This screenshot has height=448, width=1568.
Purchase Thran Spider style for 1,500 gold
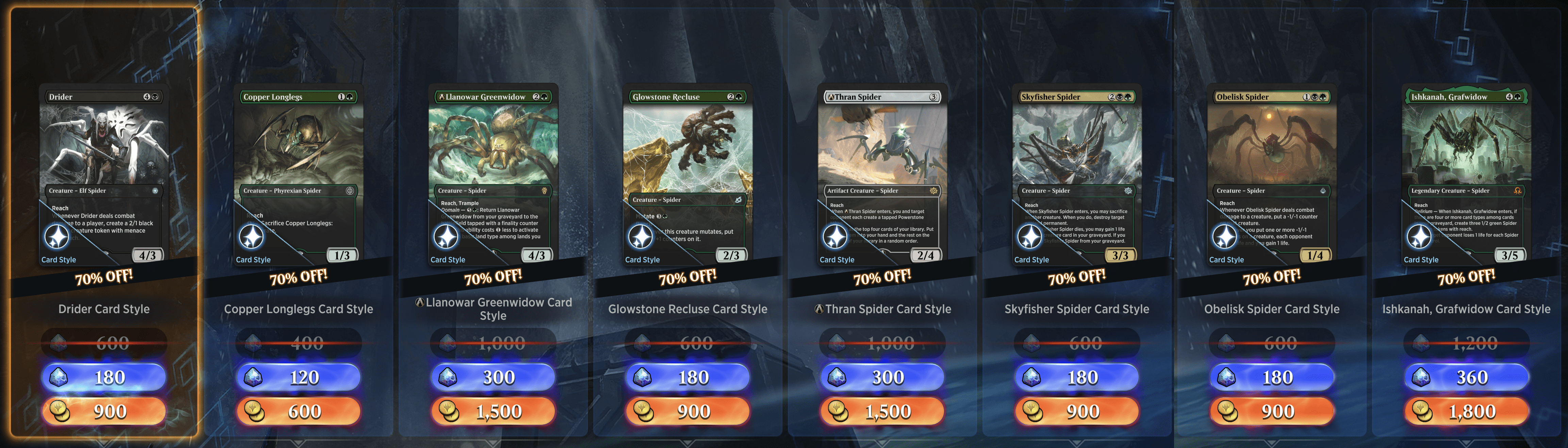(882, 412)
